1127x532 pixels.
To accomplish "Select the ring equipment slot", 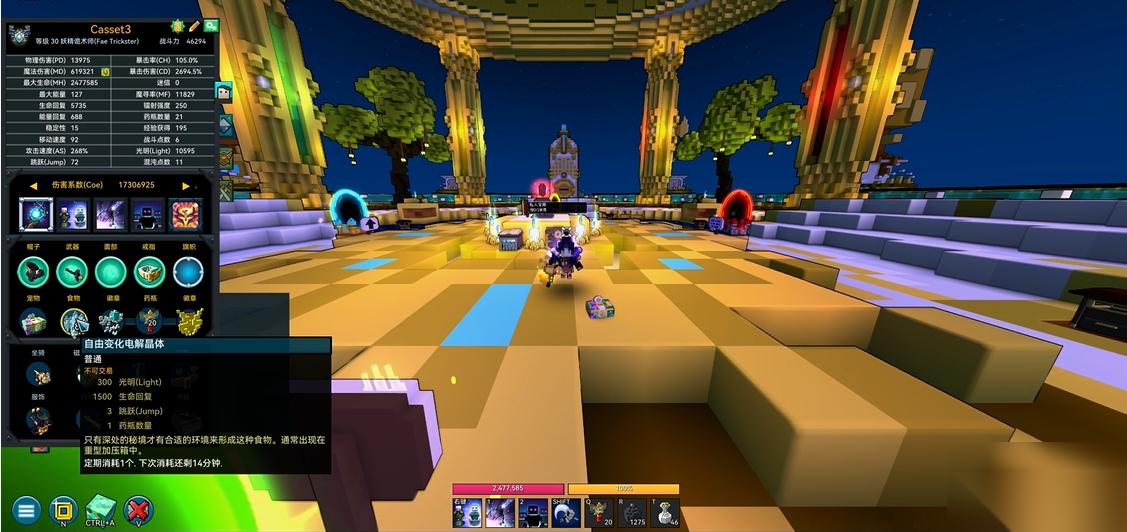I will click(148, 271).
